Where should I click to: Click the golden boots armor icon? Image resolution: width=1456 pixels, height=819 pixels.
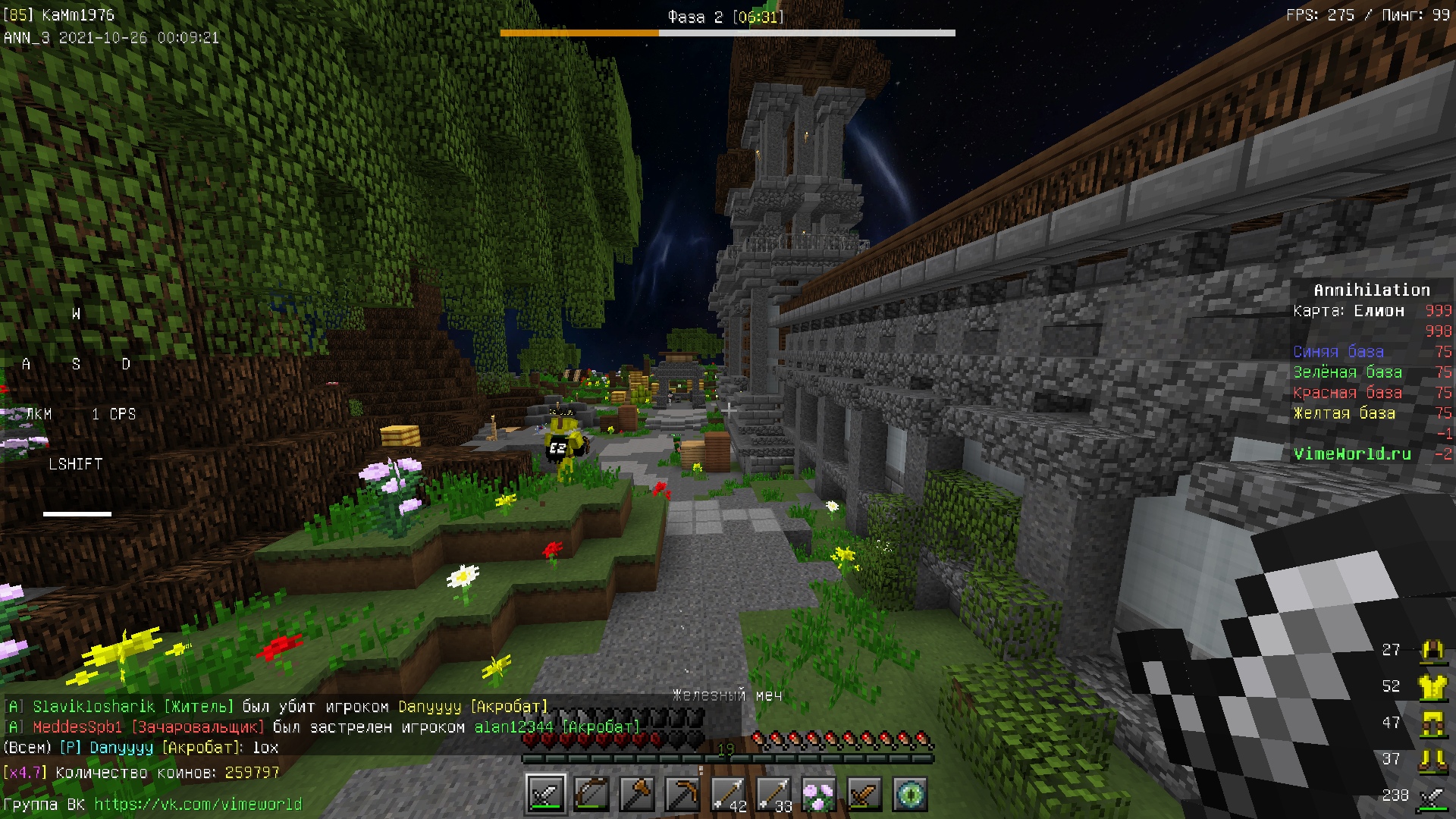tap(1432, 759)
